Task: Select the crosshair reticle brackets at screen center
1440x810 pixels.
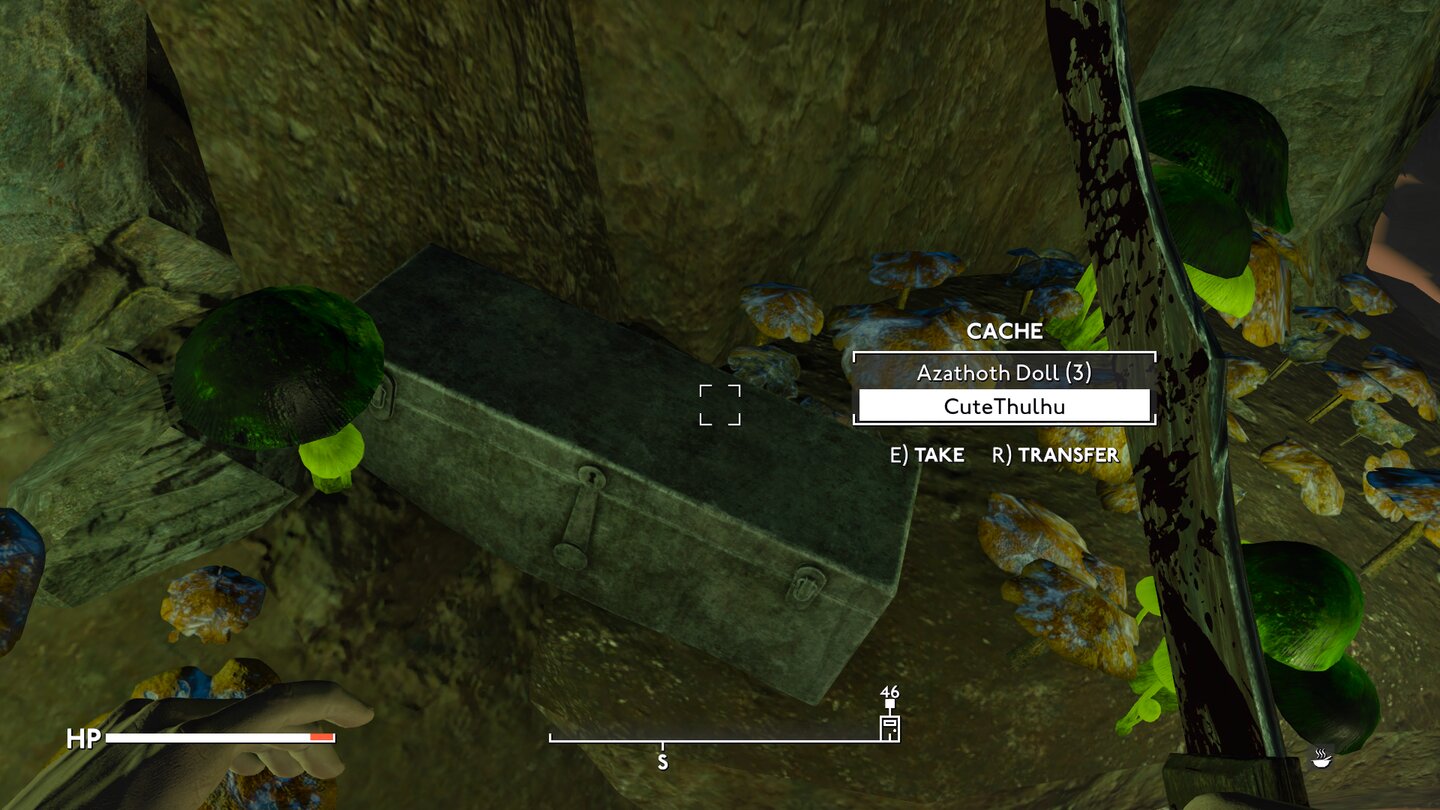Action: pyautogui.click(x=720, y=405)
